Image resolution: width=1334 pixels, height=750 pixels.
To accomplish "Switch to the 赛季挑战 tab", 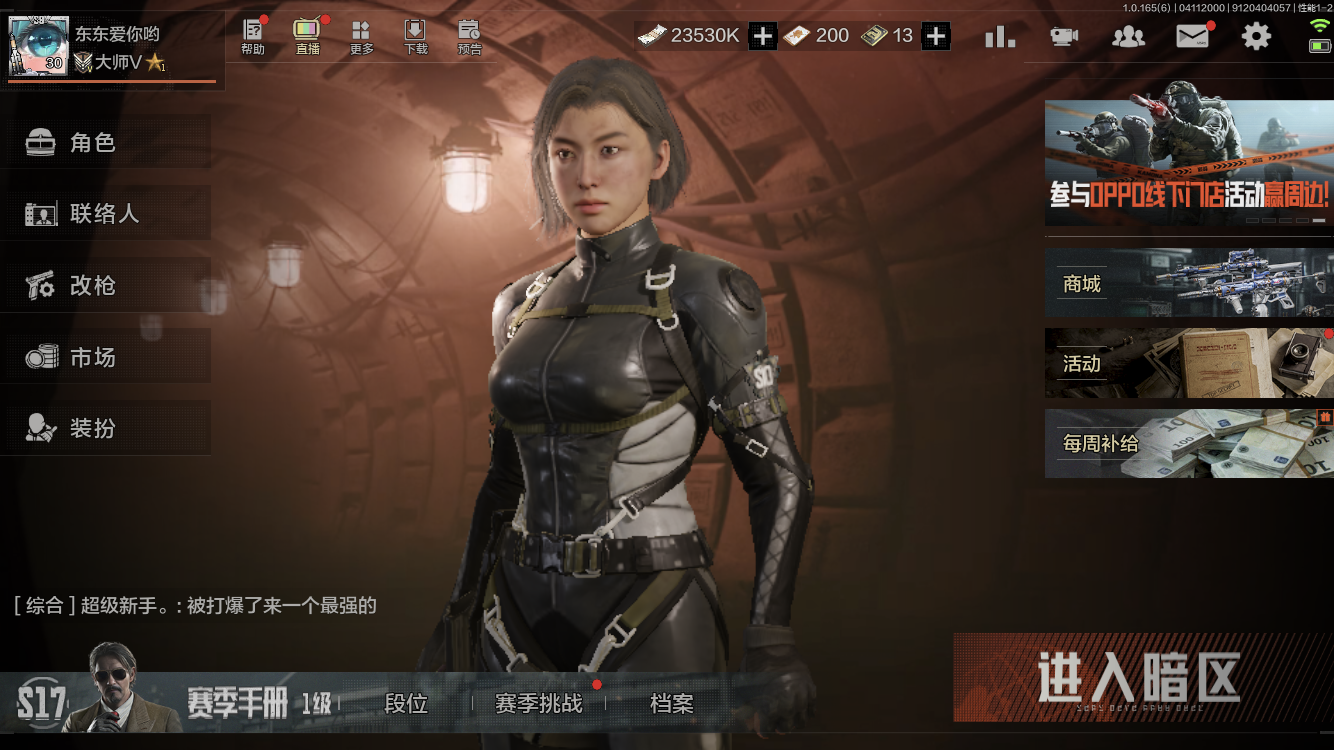I will pos(539,704).
